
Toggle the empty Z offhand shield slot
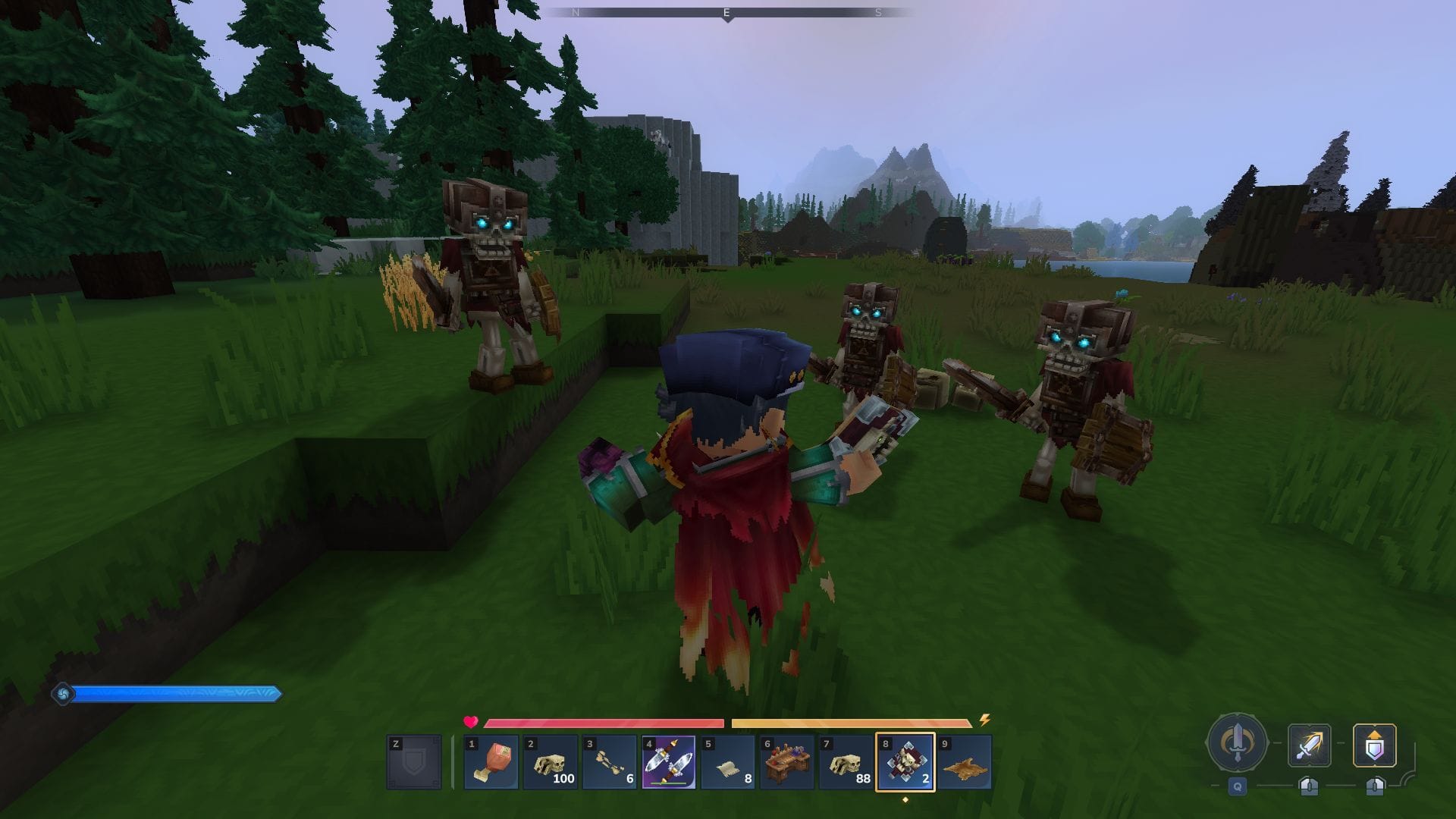pyautogui.click(x=414, y=762)
